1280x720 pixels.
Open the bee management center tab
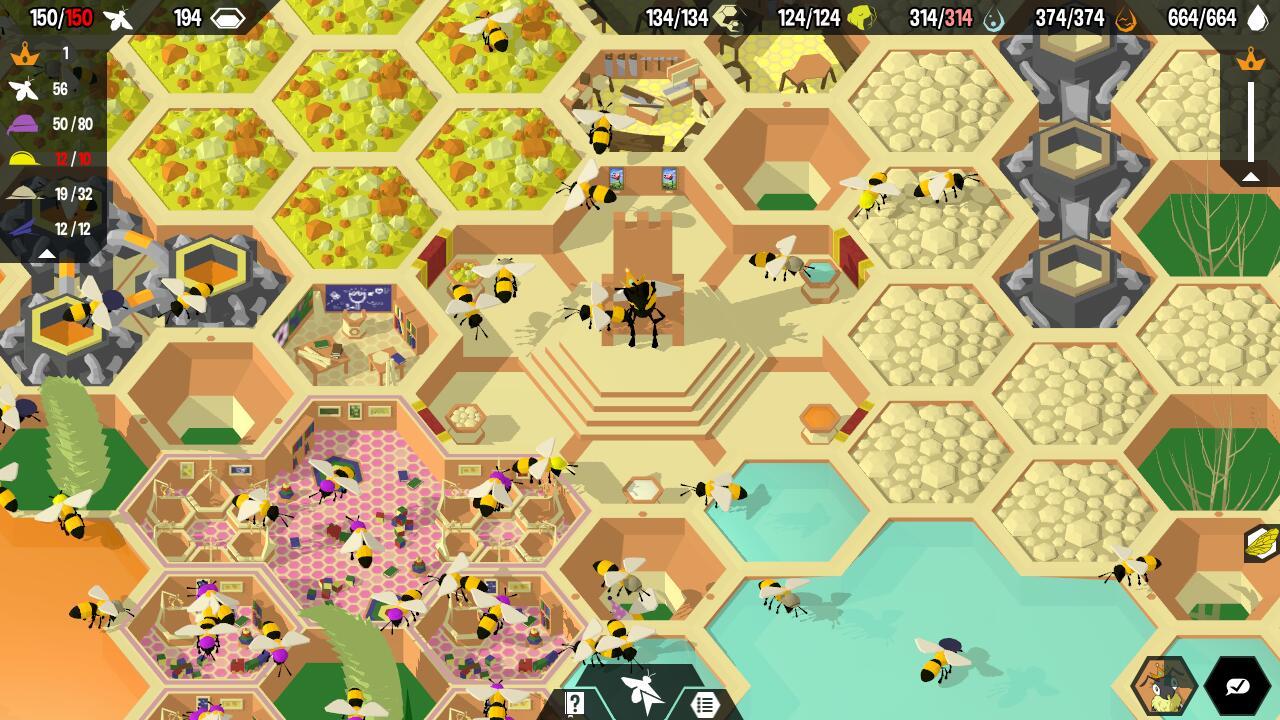(641, 692)
